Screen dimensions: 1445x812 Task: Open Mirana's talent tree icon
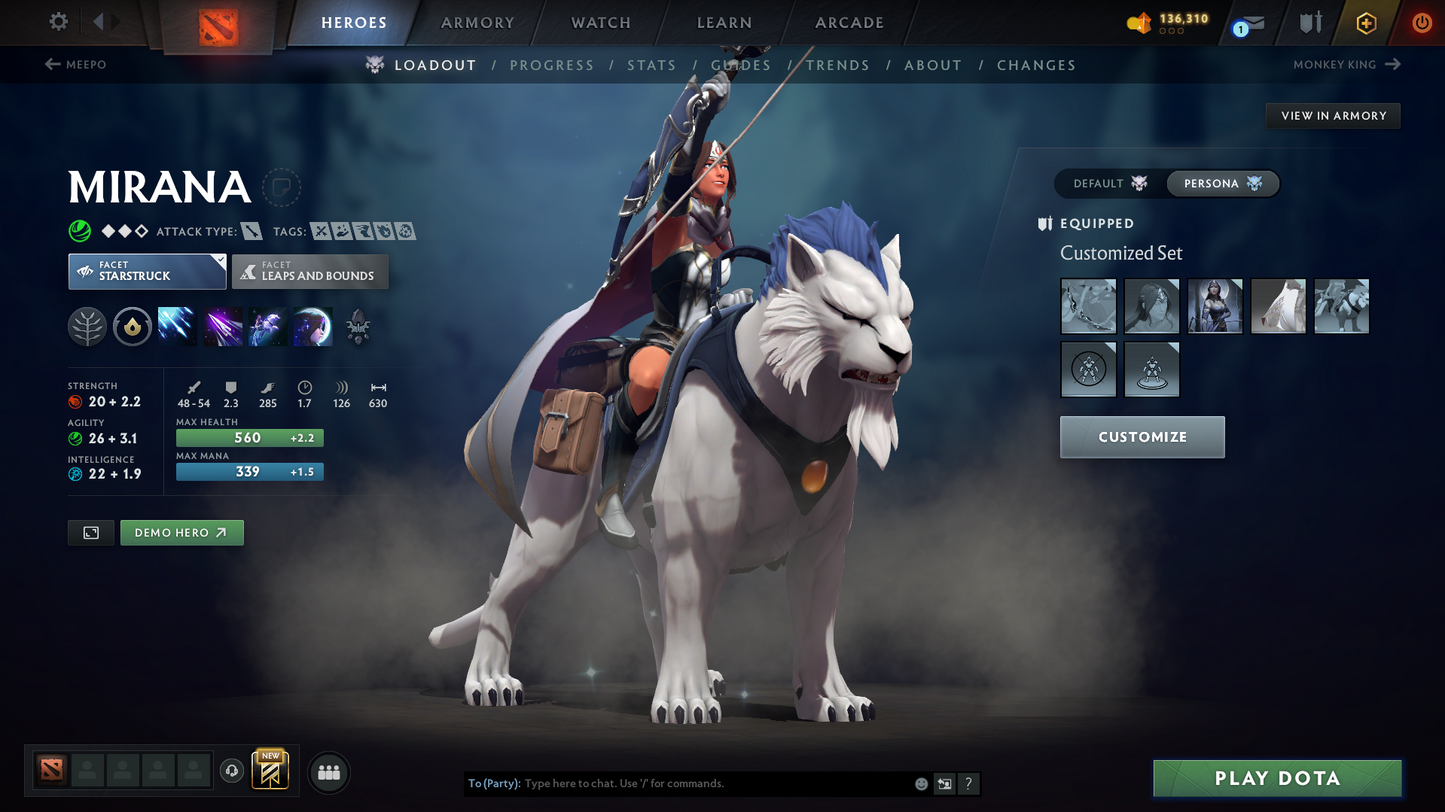(x=87, y=327)
